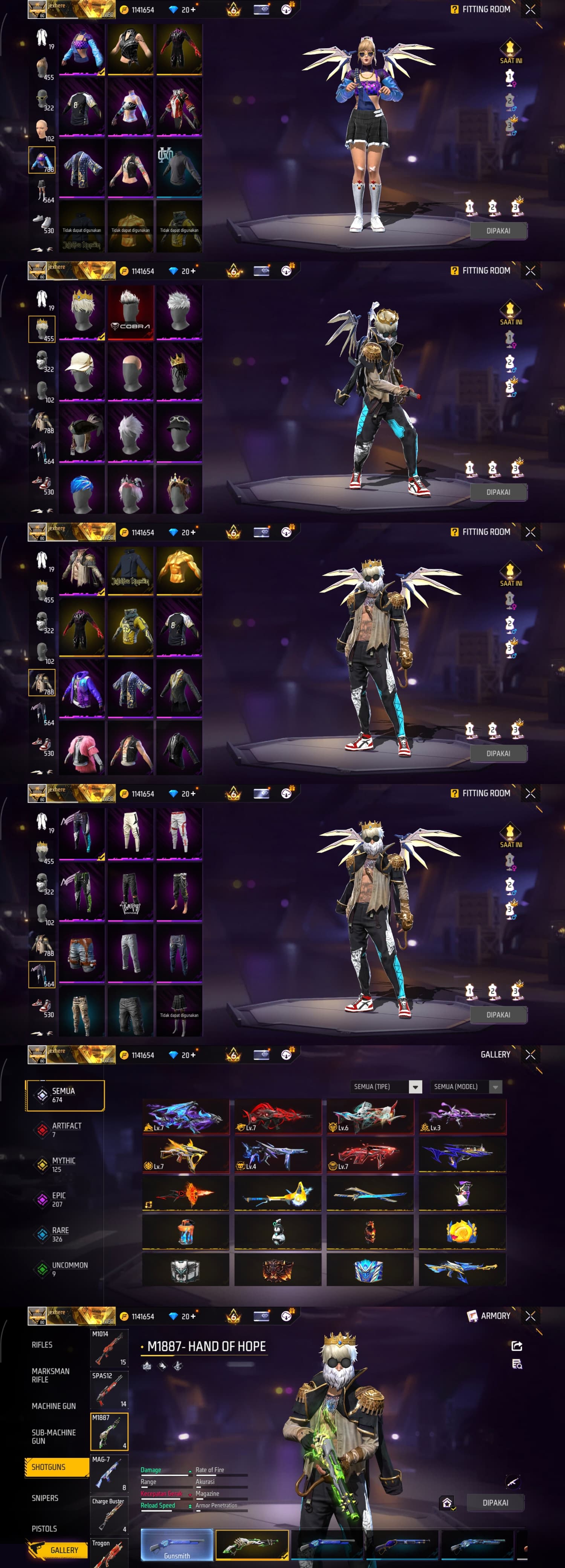Image resolution: width=565 pixels, height=1568 pixels.
Task: Select the MACHINE GUN category
Action: pos(53,1406)
